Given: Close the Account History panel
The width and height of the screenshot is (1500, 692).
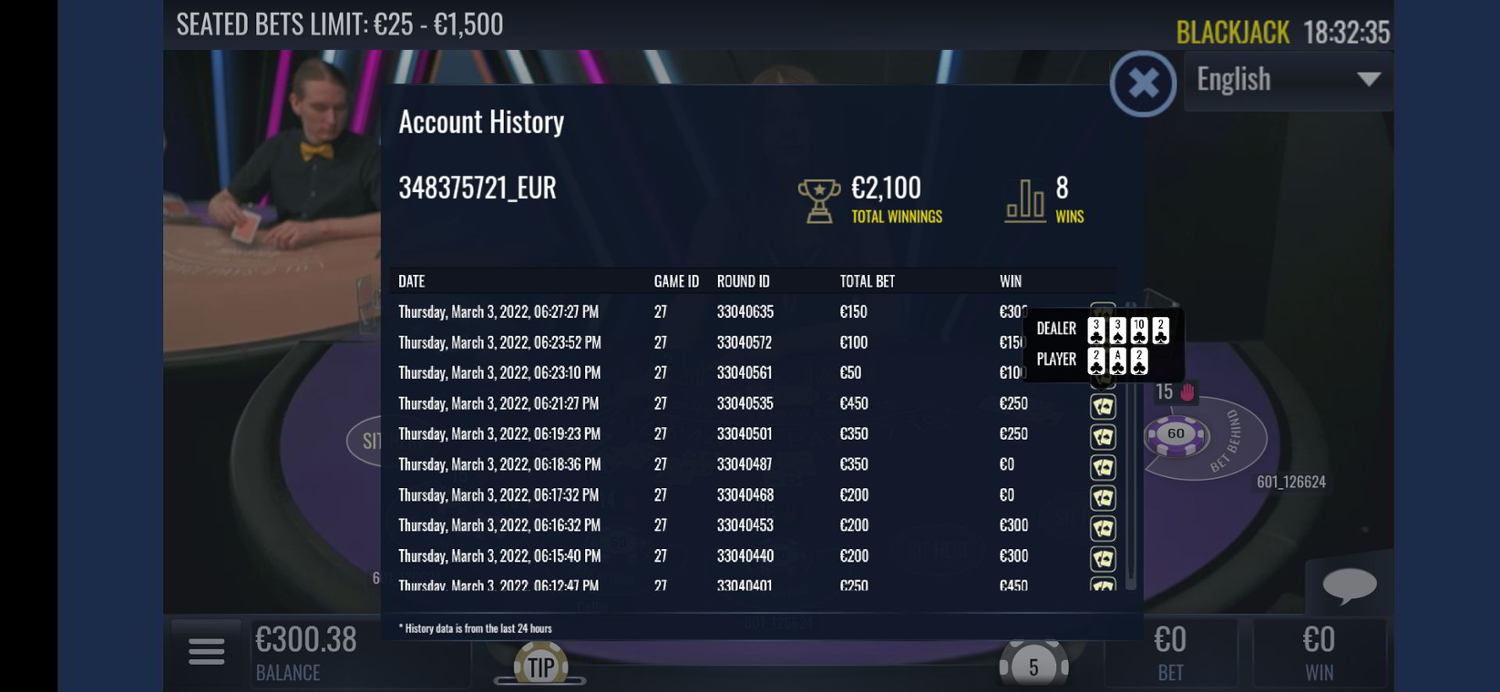Looking at the screenshot, I should point(1143,83).
